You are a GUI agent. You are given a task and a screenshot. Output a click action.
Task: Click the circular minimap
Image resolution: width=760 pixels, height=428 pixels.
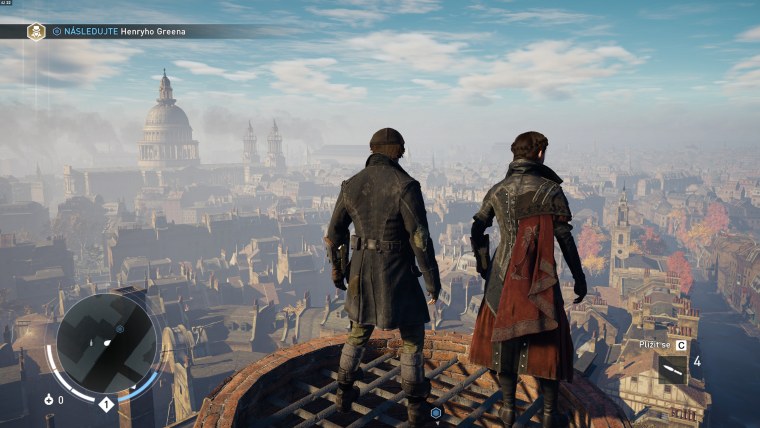tap(106, 343)
